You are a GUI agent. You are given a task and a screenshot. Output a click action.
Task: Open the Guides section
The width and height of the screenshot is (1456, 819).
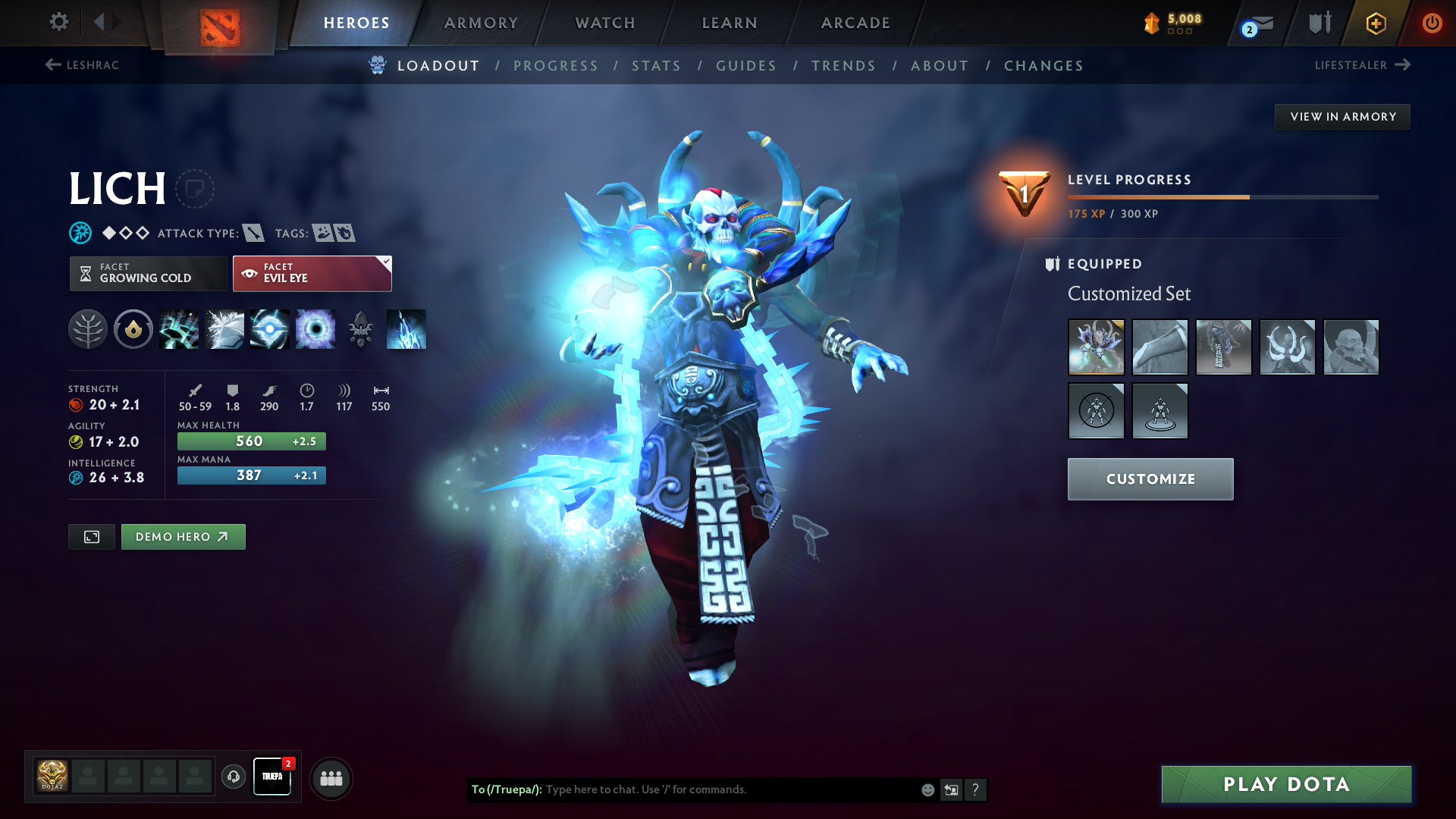(x=746, y=66)
